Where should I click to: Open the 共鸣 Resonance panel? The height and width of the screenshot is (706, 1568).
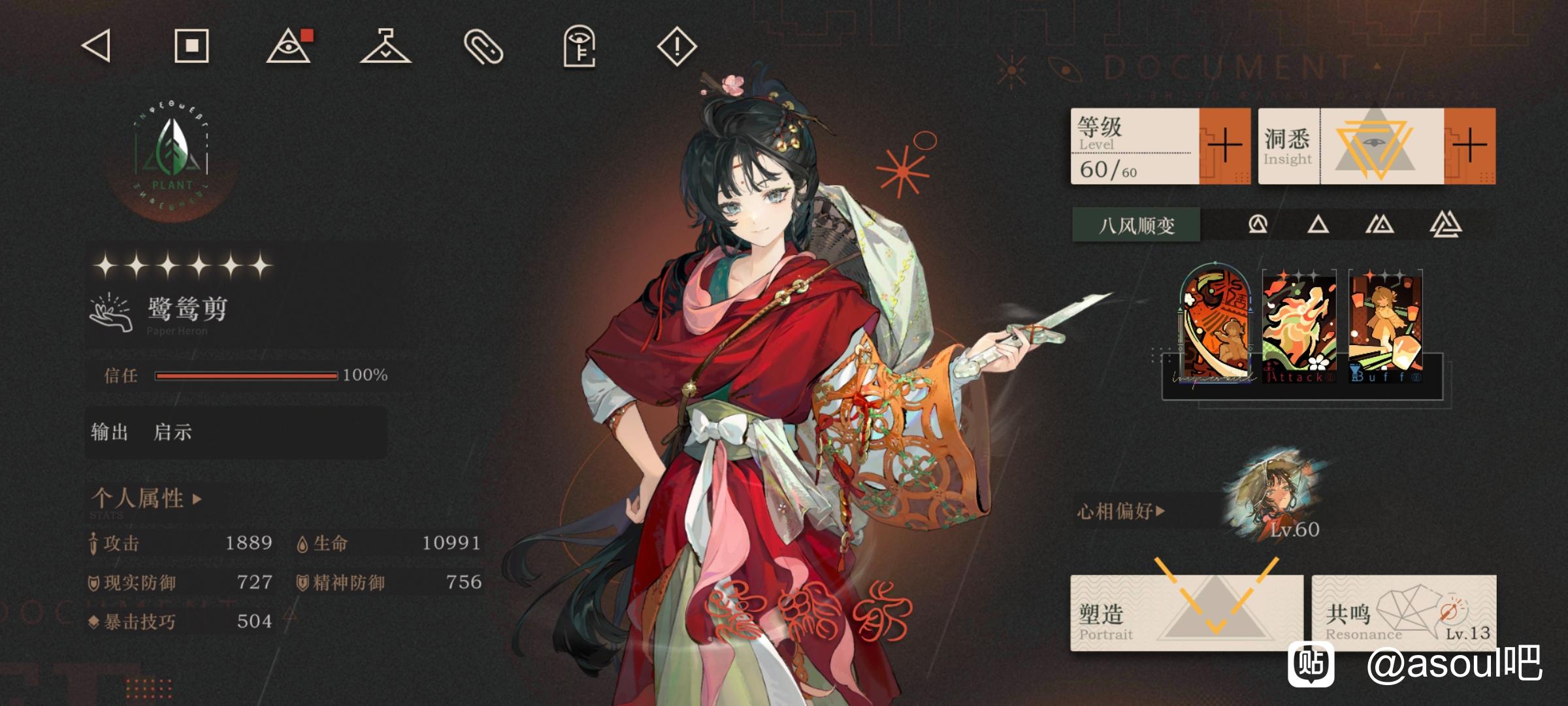point(1403,613)
